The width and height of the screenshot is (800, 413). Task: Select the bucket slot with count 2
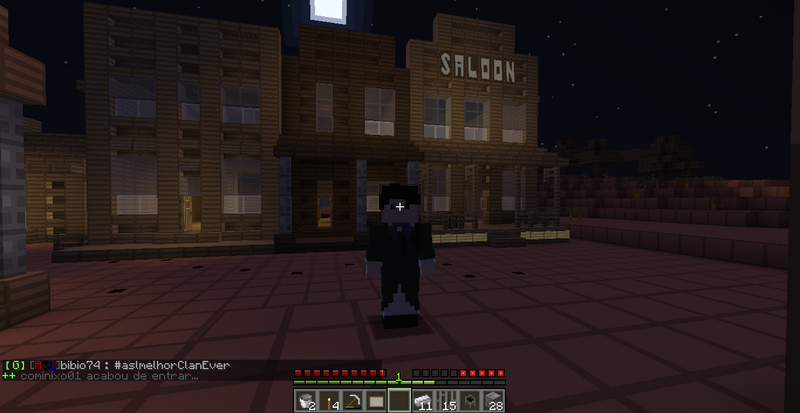point(307,401)
